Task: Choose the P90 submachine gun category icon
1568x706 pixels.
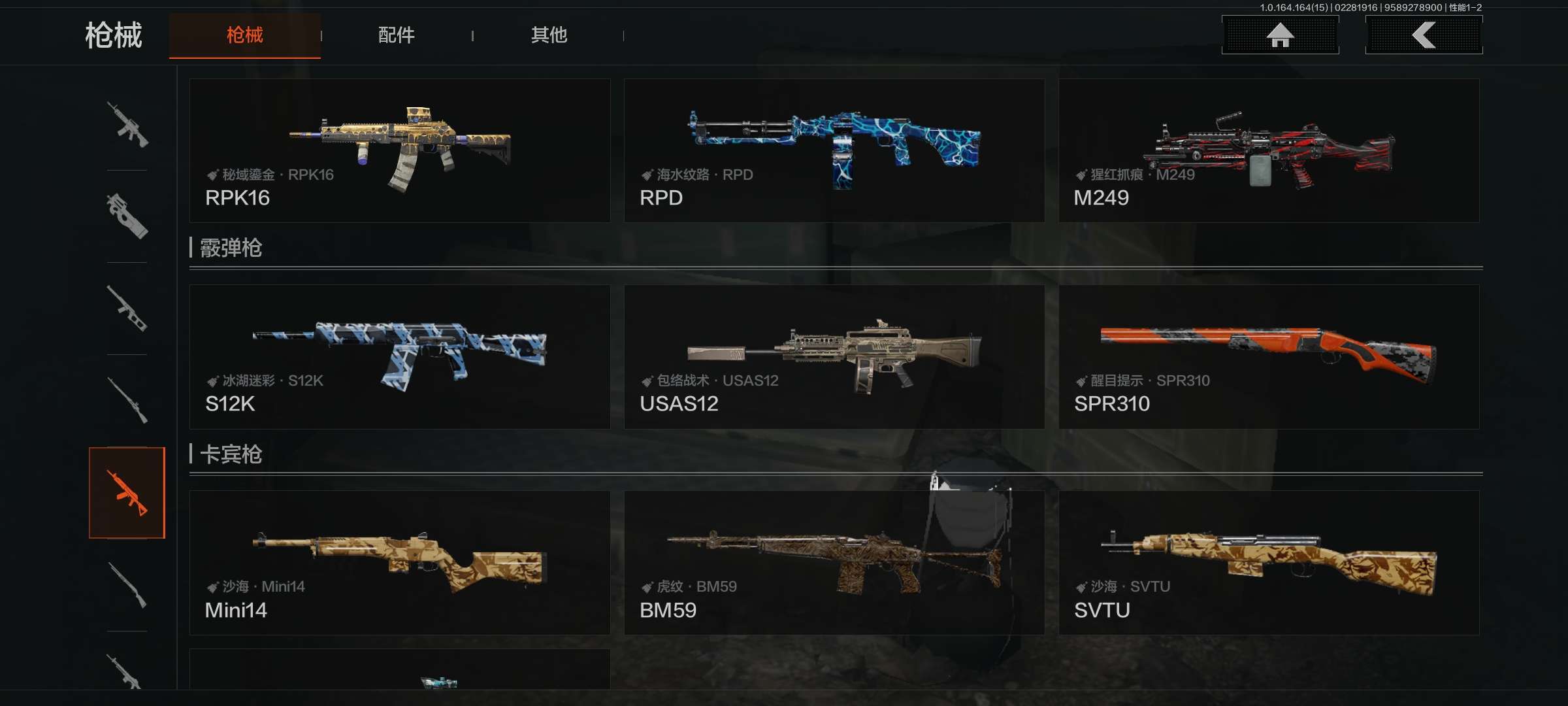Action: click(127, 216)
